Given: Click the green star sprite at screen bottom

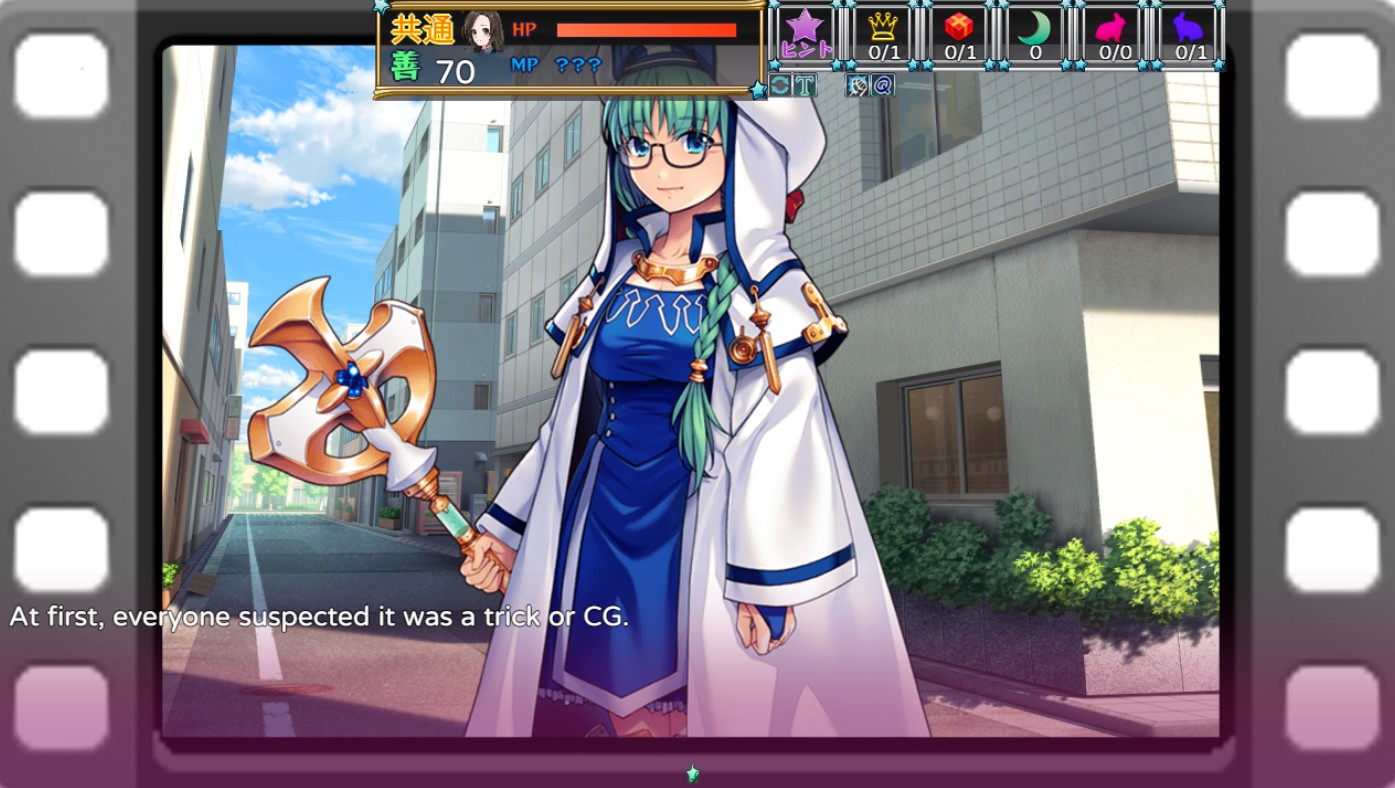Looking at the screenshot, I should 691,773.
